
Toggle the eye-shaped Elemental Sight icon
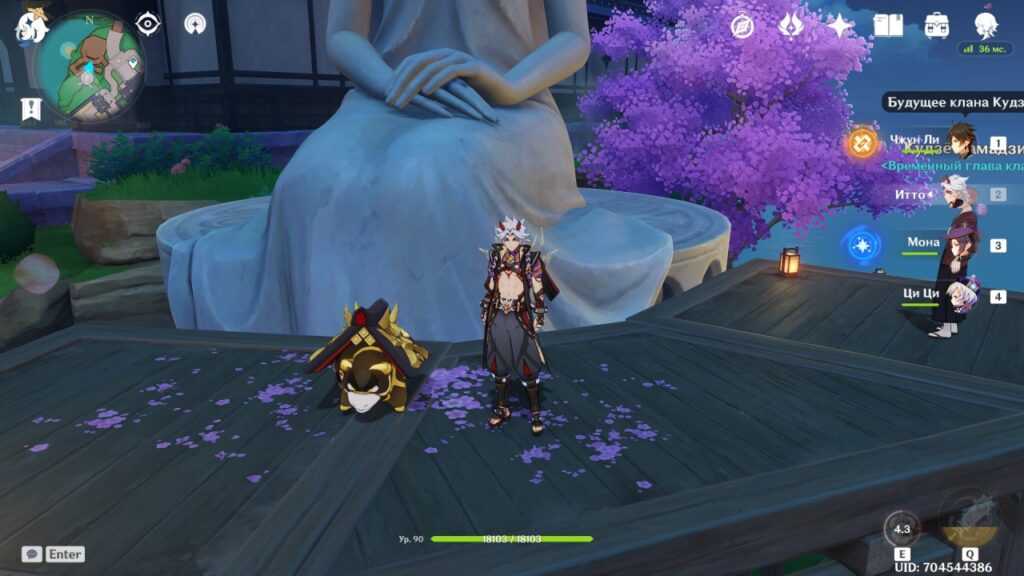(148, 23)
